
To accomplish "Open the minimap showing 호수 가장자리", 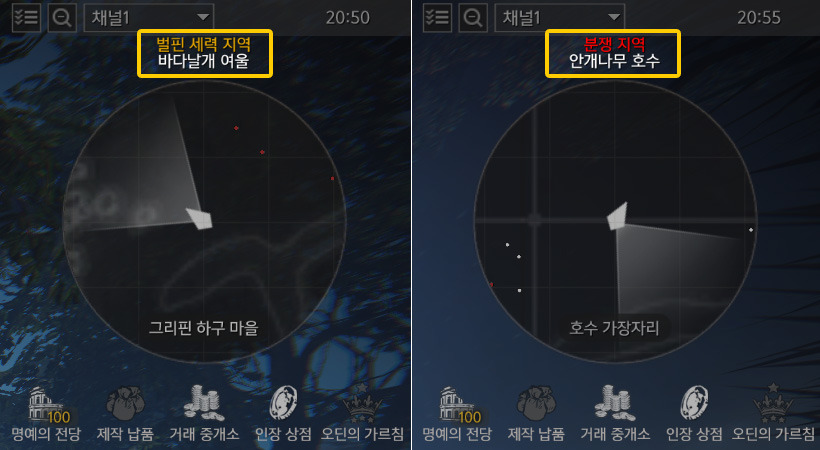I will click(614, 222).
